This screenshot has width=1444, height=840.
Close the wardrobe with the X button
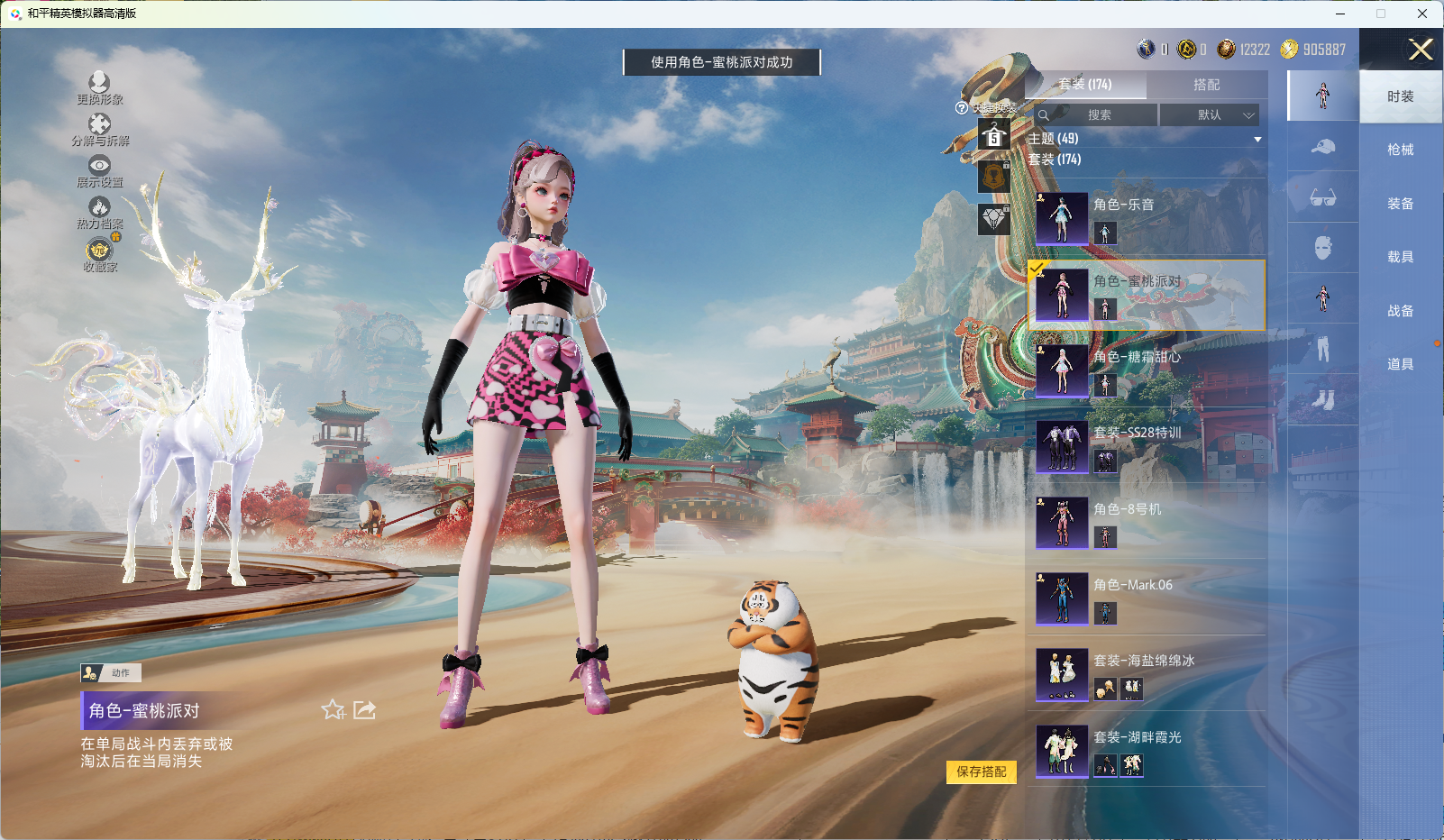coord(1421,50)
